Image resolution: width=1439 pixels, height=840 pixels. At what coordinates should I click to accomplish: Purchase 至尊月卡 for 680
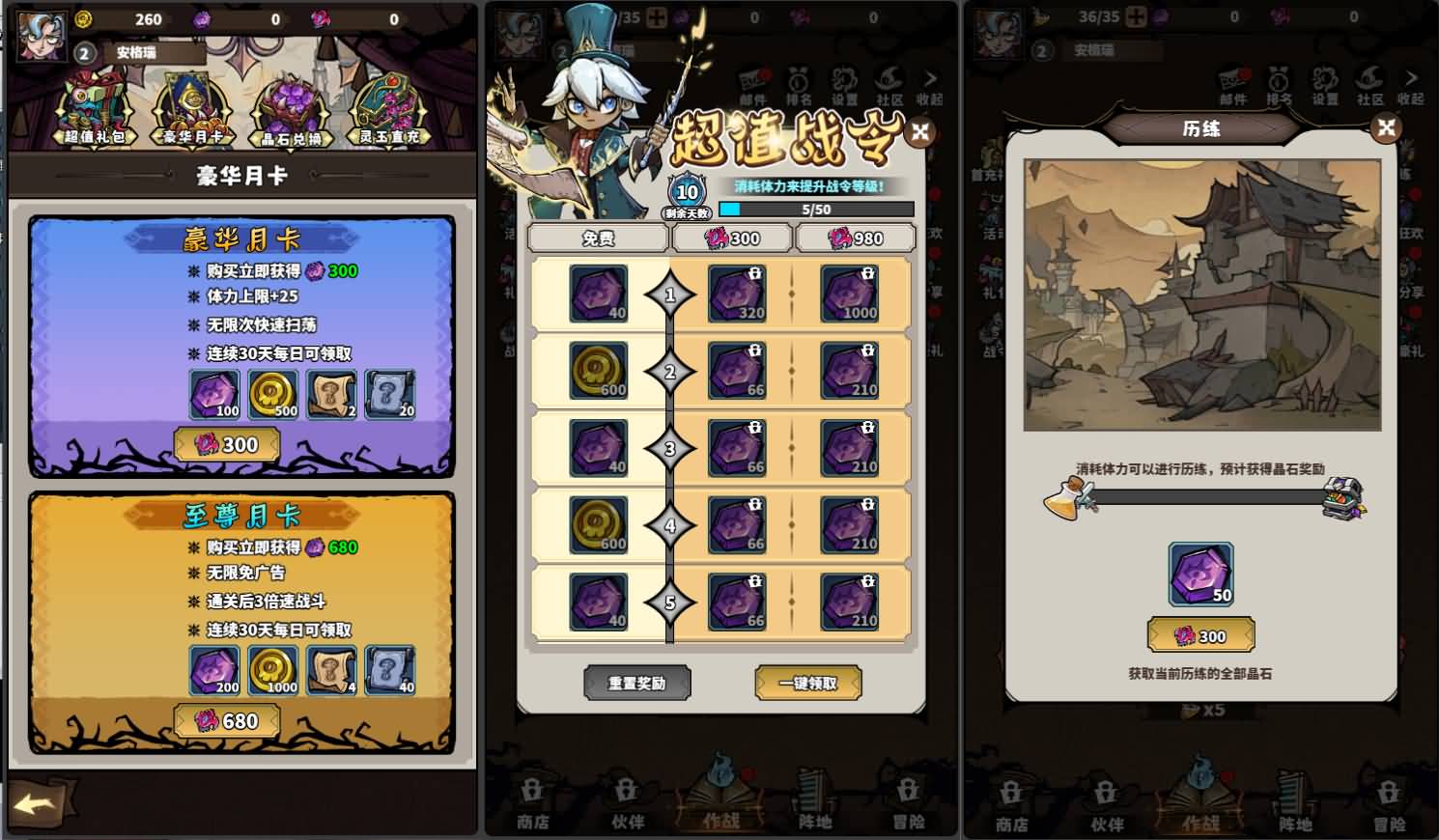tap(228, 720)
